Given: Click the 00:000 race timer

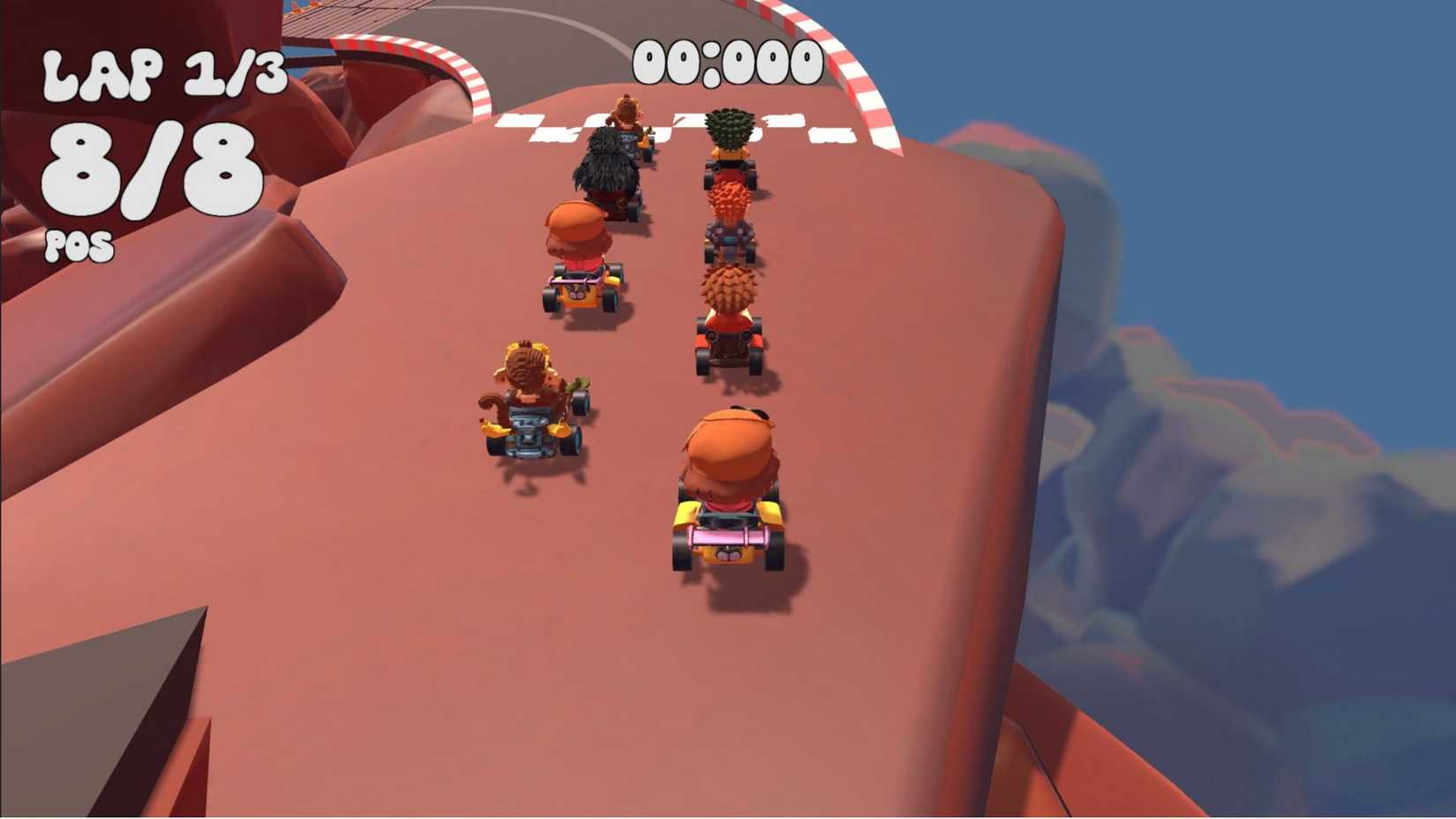Looking at the screenshot, I should tap(728, 60).
